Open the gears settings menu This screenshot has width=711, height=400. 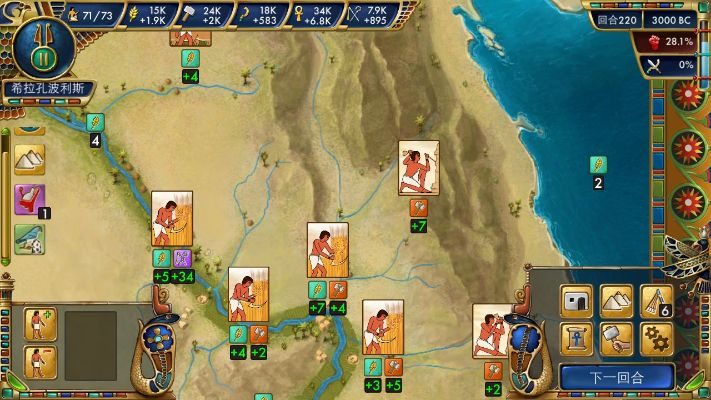[655, 339]
